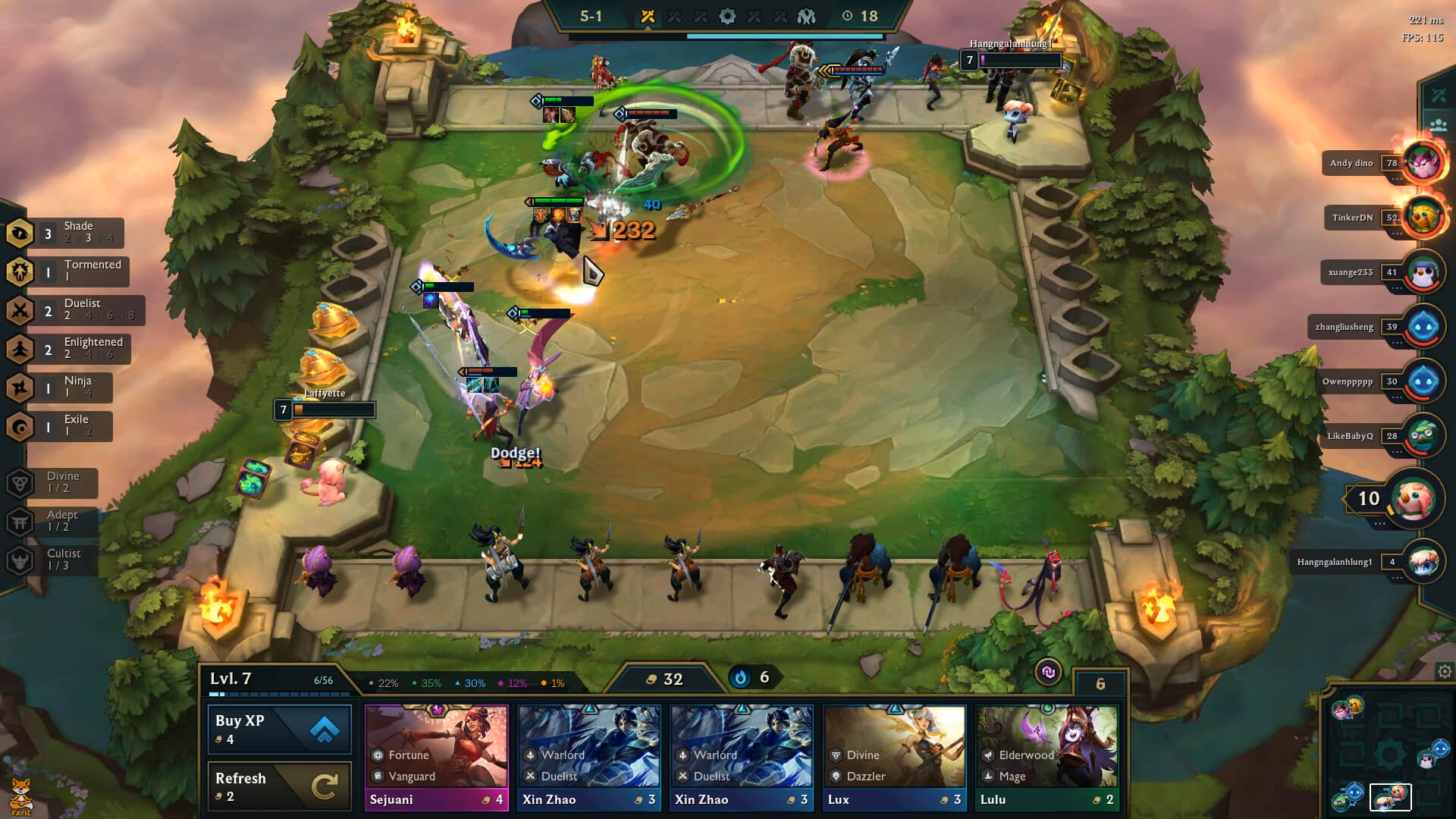Click the gear minion-round icon in stage tracker

click(726, 14)
